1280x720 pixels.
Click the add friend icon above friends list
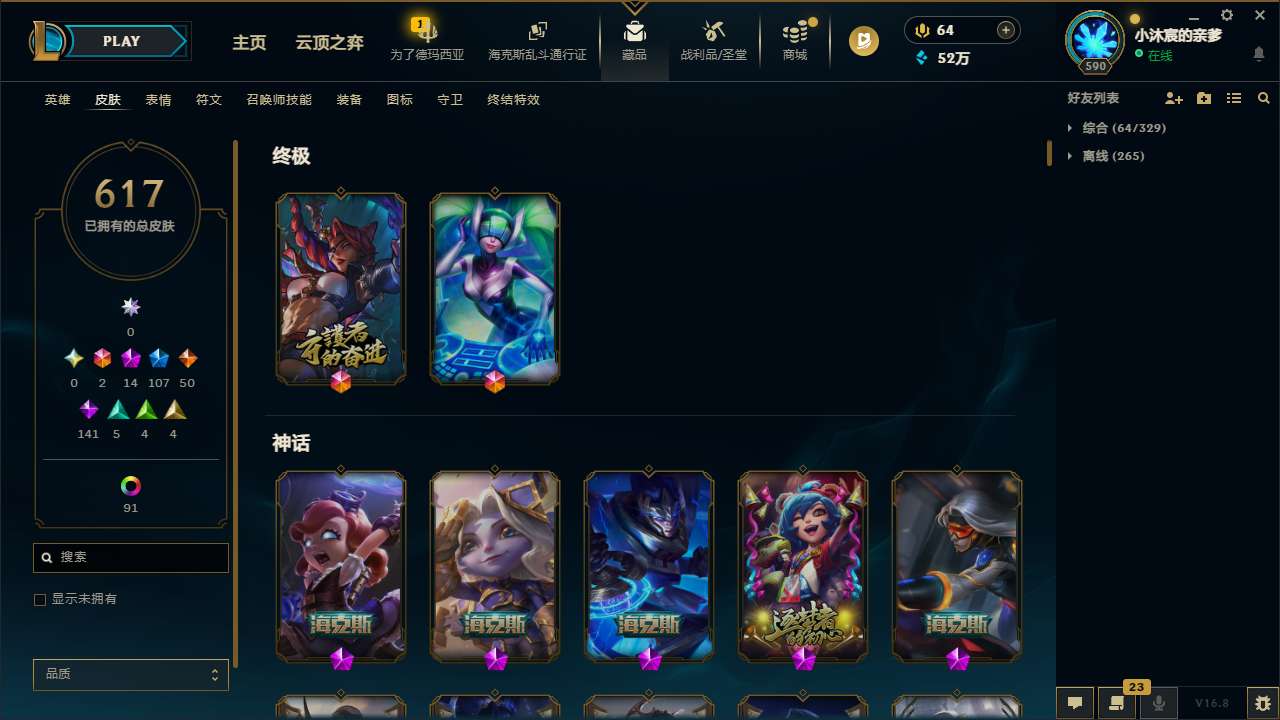pyautogui.click(x=1174, y=98)
